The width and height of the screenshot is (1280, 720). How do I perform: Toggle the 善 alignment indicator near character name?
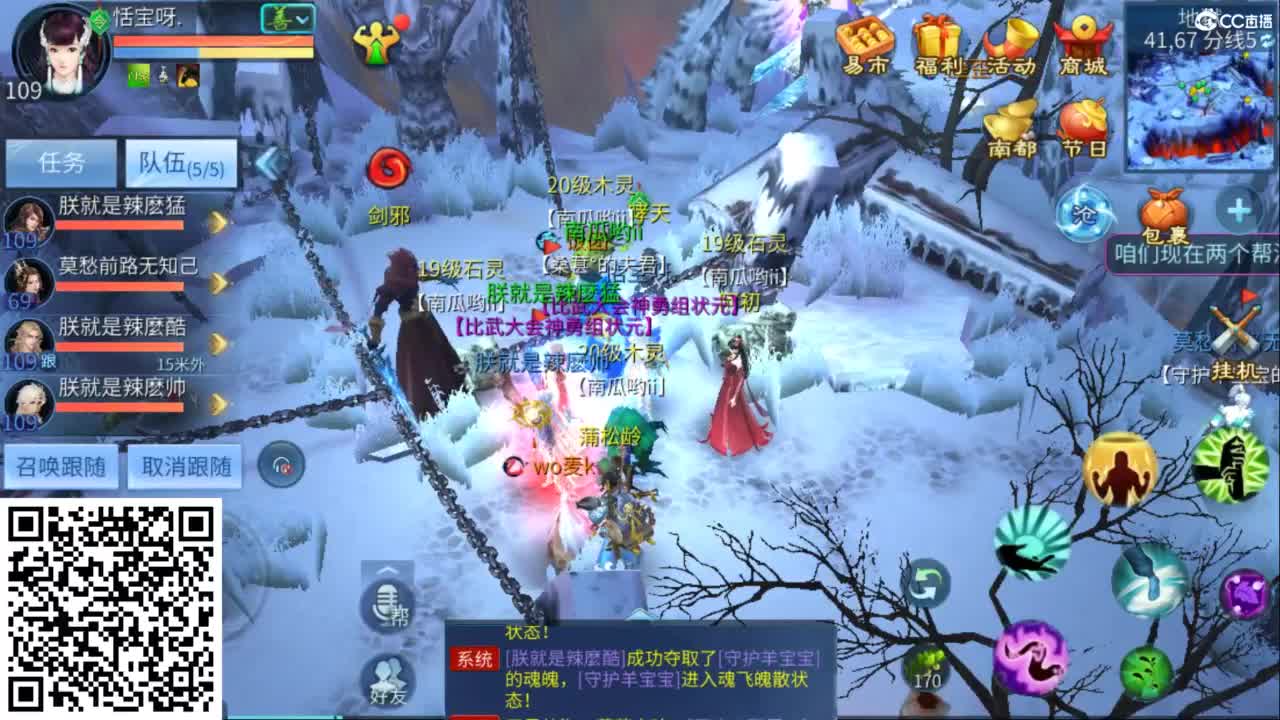[277, 18]
